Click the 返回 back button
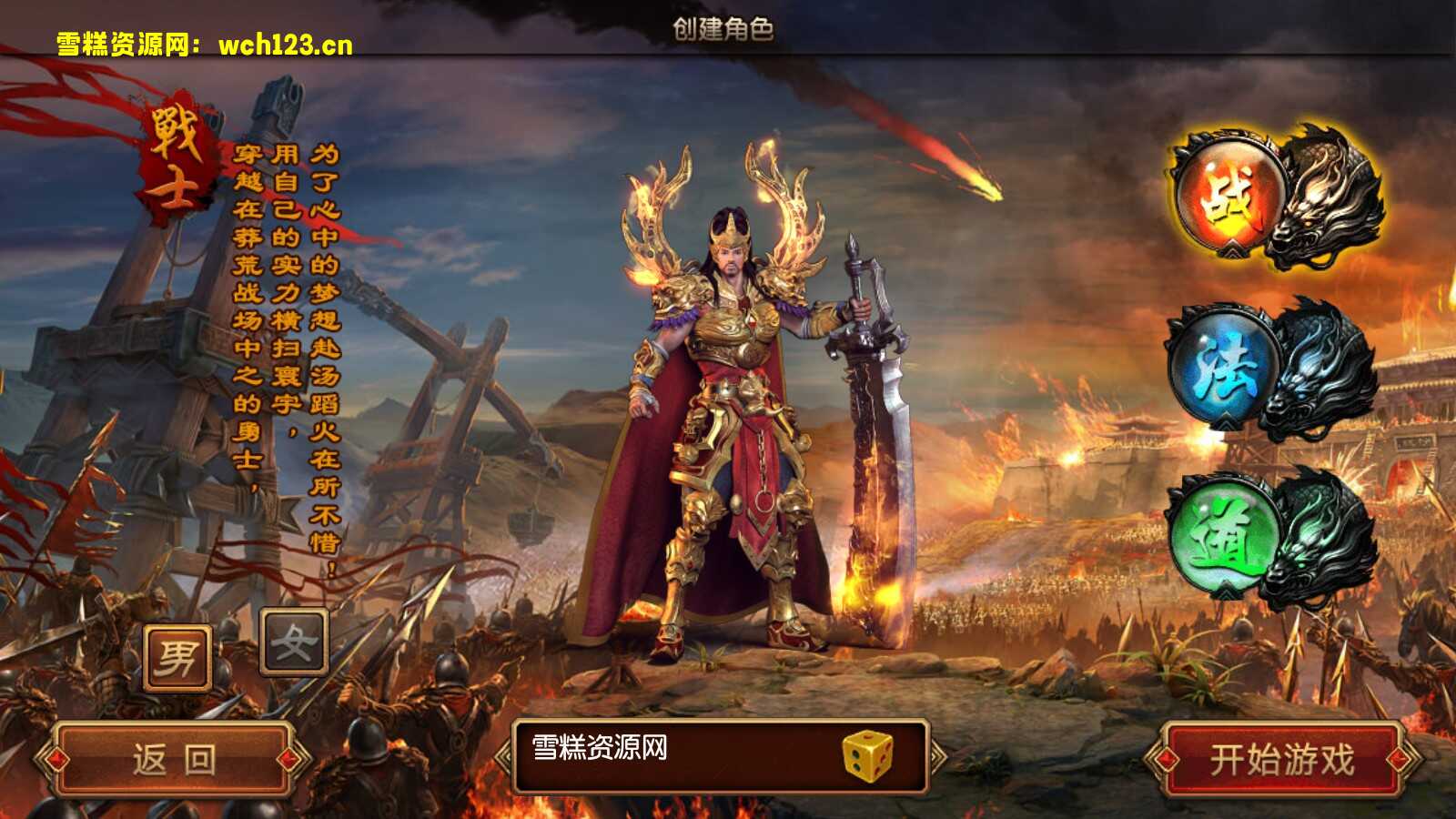This screenshot has height=819, width=1456. (174, 760)
